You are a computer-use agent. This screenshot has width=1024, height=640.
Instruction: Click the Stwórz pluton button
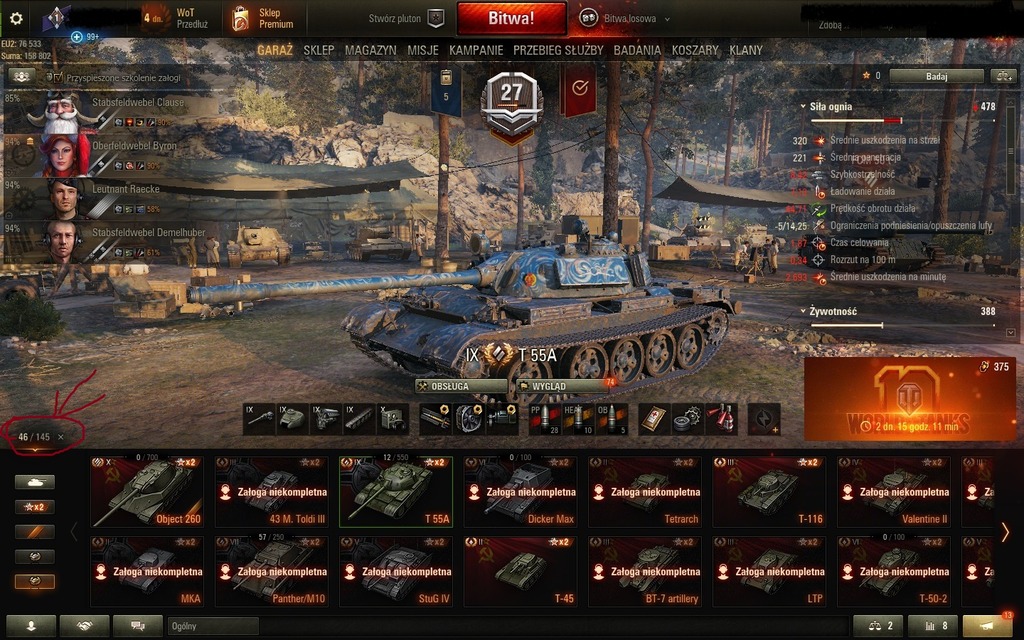405,18
